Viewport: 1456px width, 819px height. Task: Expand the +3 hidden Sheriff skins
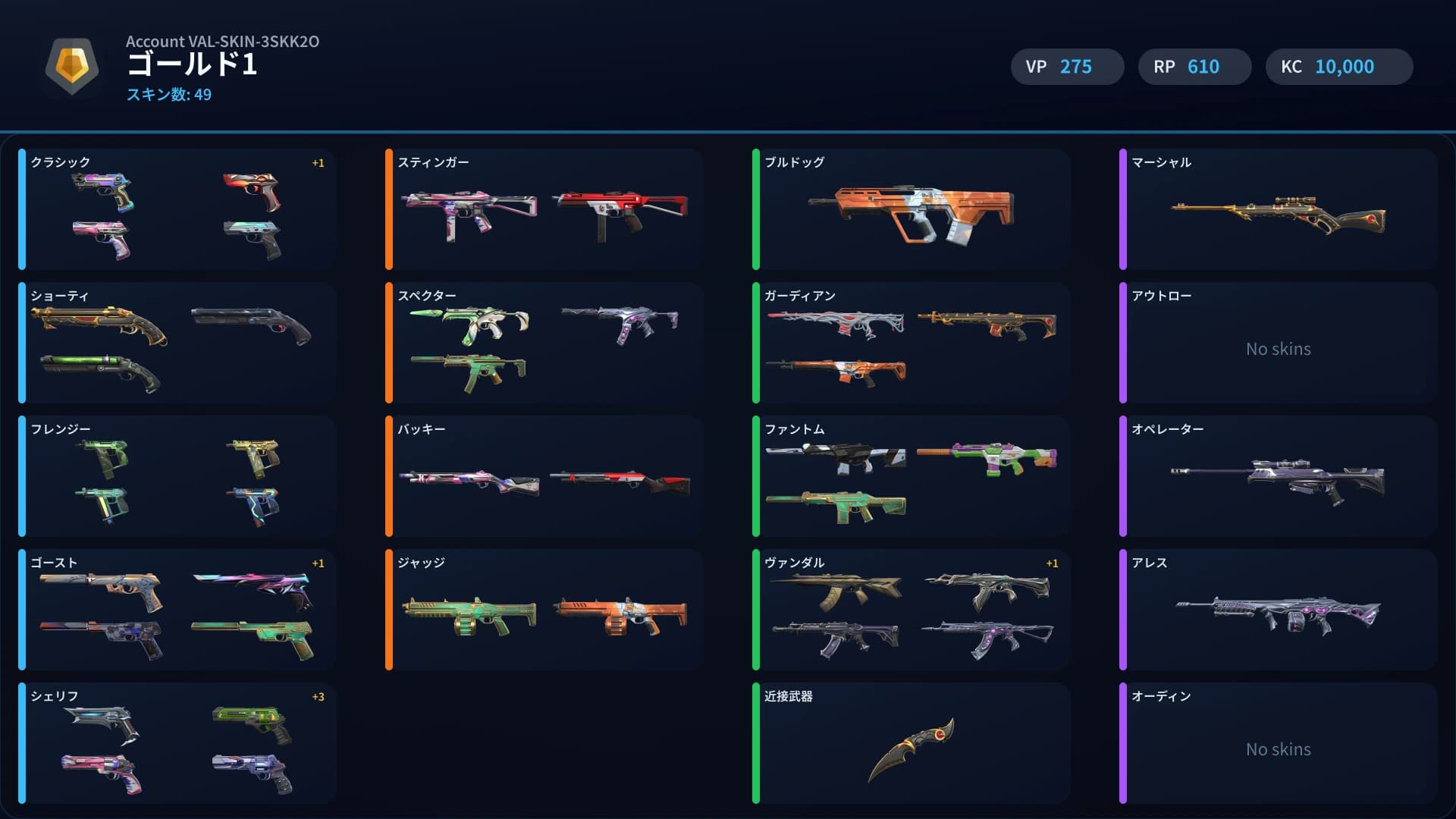318,696
